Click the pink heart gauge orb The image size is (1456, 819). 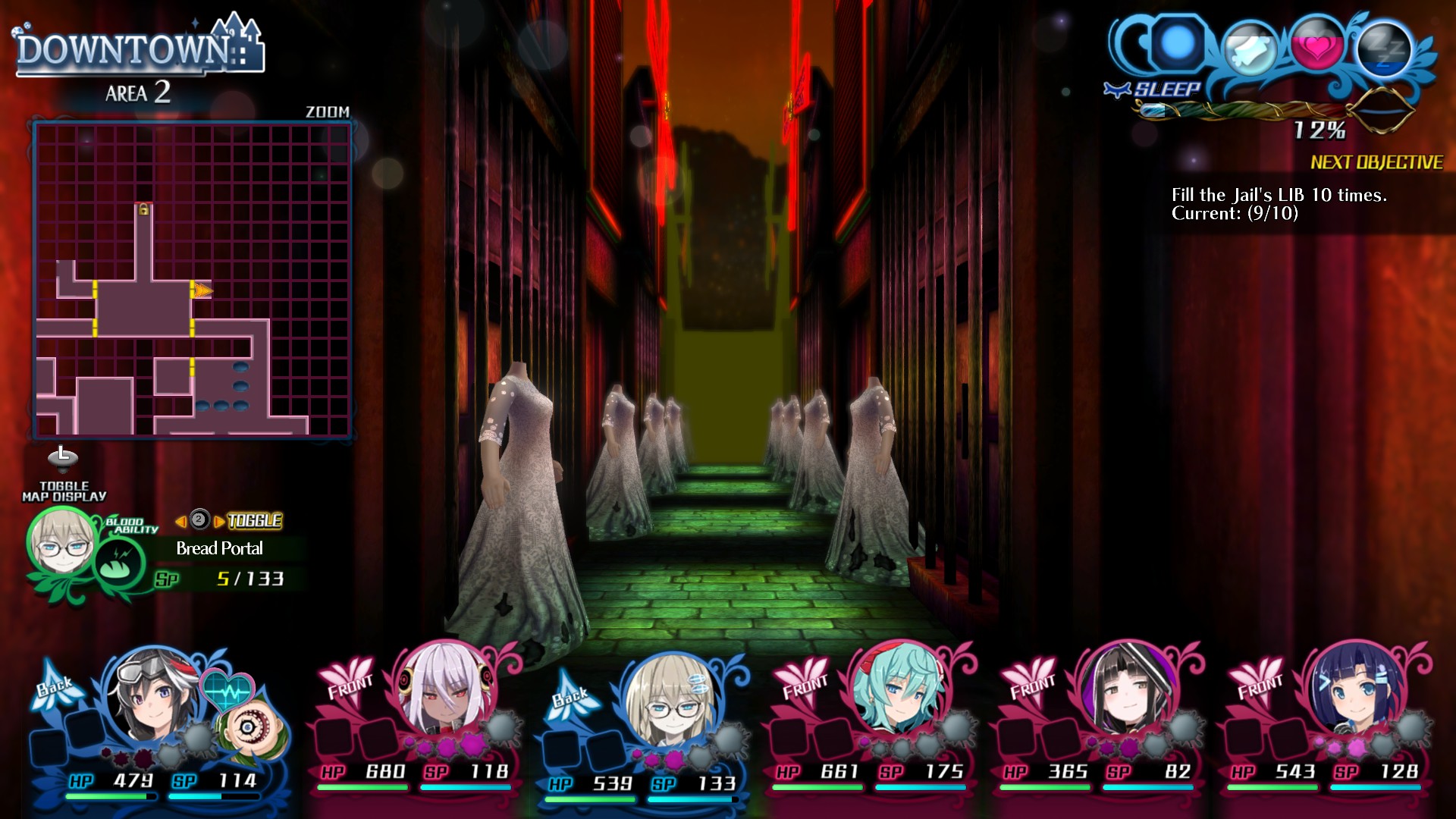coord(1317,47)
